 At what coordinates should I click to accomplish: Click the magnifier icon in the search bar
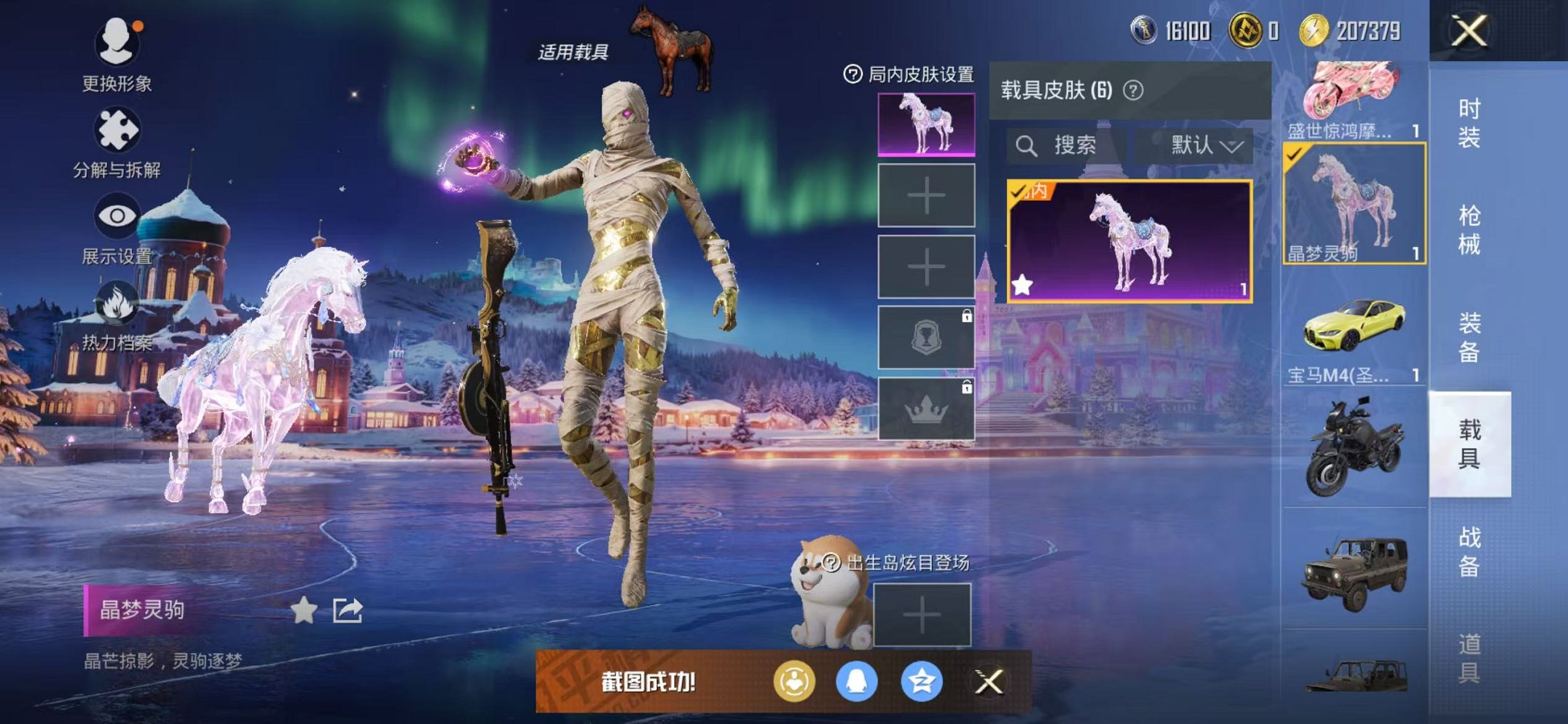pos(1028,146)
